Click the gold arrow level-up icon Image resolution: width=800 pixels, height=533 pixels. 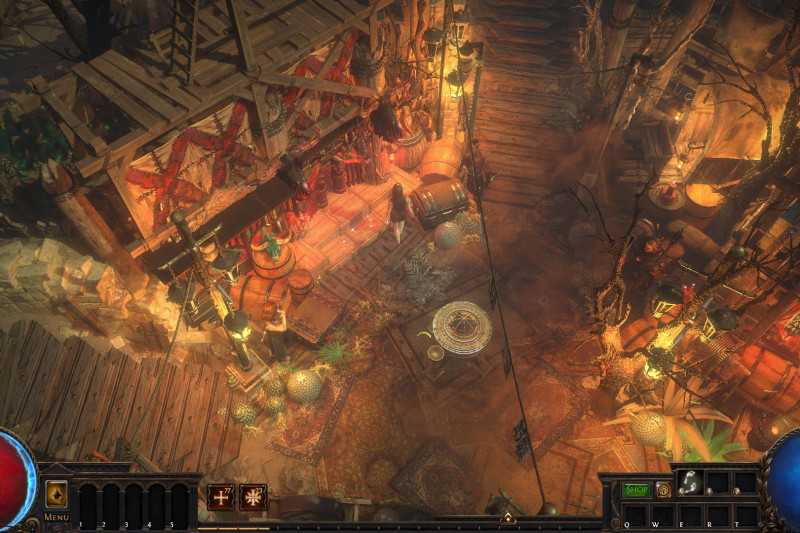pyautogui.click(x=56, y=493)
